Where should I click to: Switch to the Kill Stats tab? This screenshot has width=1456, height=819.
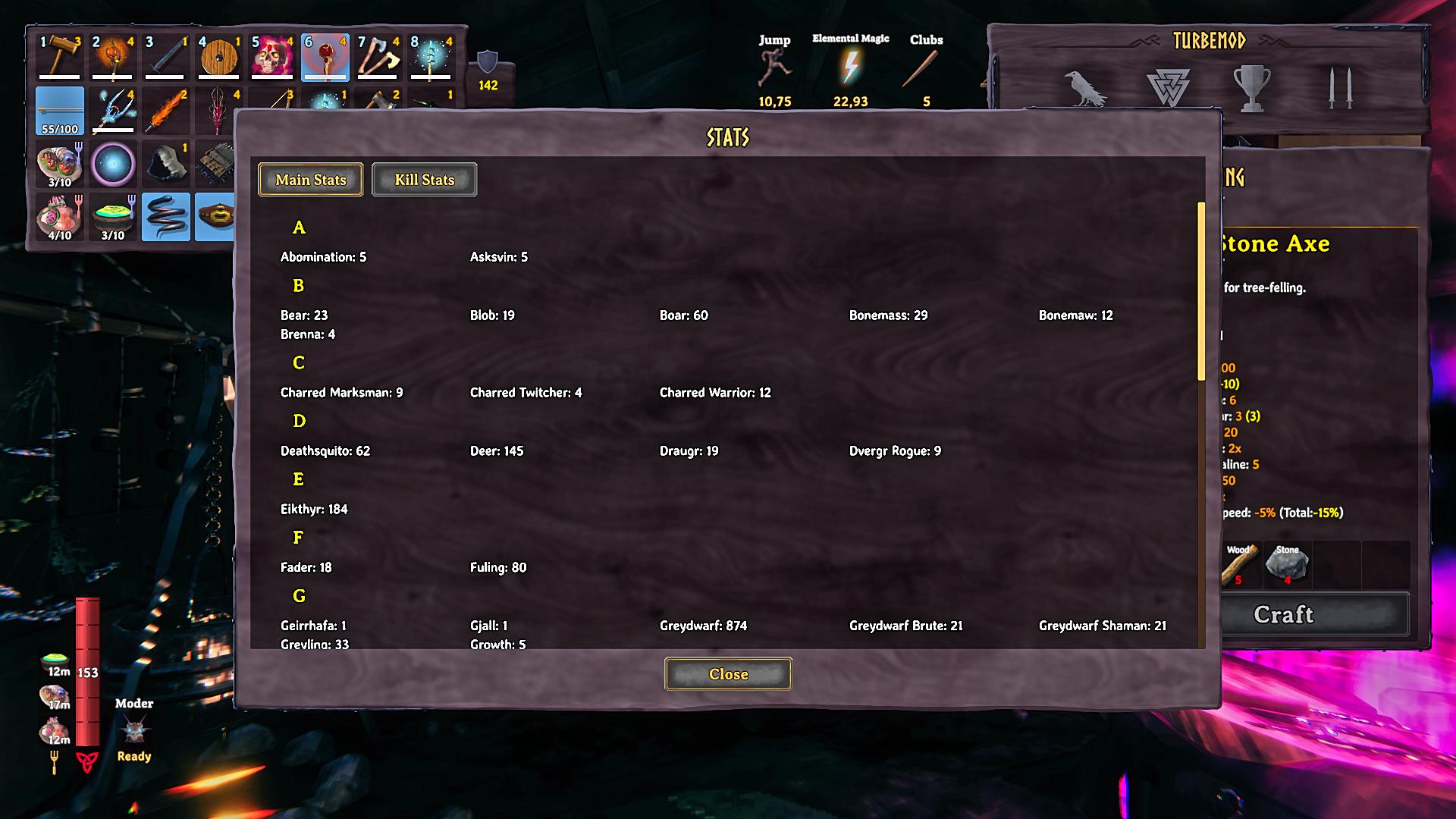(424, 180)
